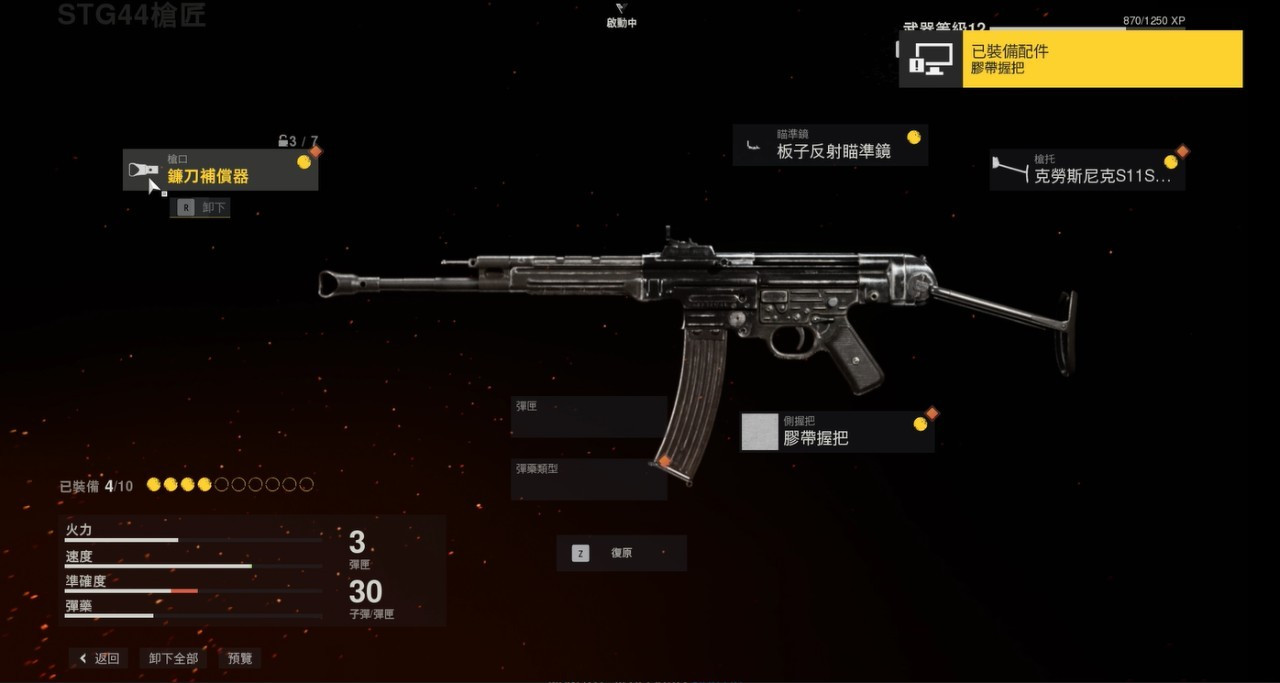Open the empty 彈匣 magazine slot
This screenshot has height=683, width=1280.
588,417
